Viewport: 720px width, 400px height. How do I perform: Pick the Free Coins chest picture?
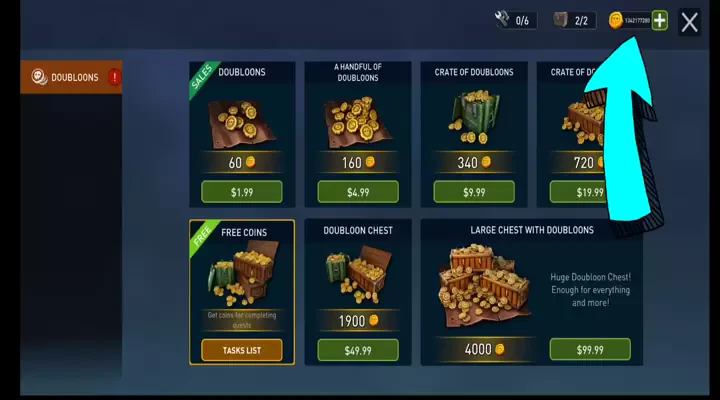coord(241,275)
